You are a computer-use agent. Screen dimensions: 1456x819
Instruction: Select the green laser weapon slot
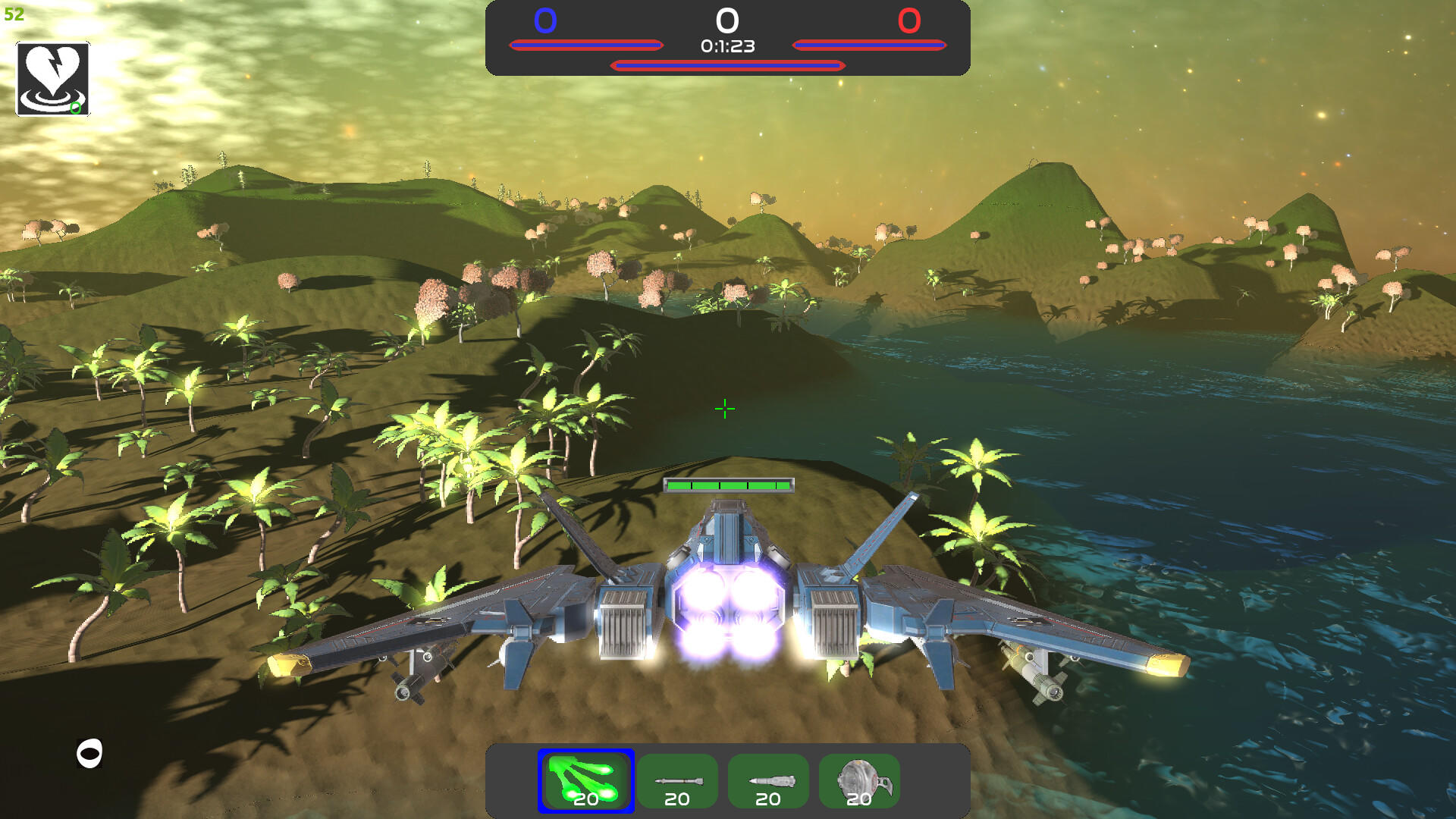[x=585, y=780]
